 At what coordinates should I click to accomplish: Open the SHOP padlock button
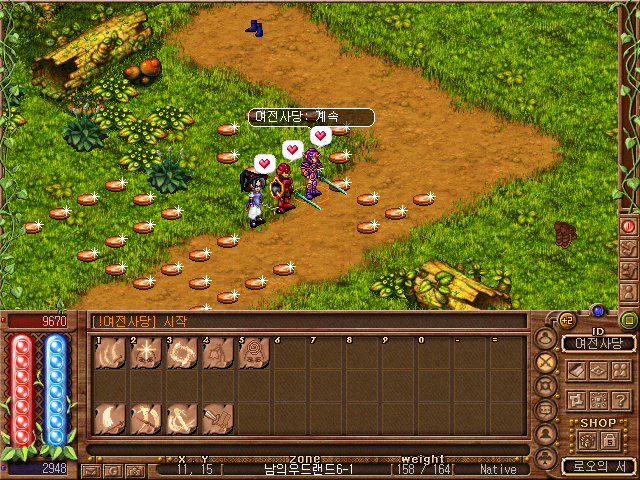(608, 439)
